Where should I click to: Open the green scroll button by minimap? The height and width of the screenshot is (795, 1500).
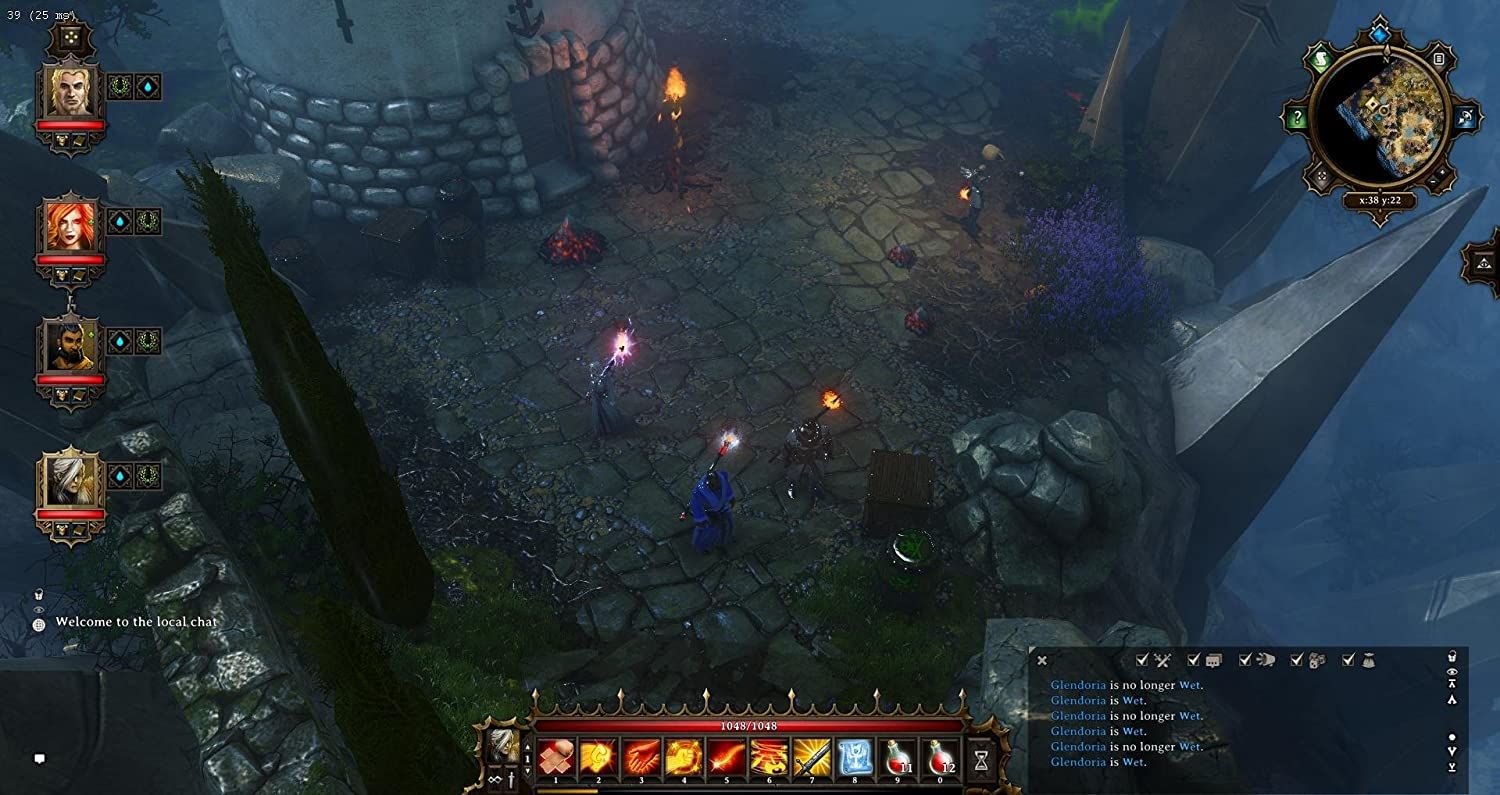[x=1322, y=60]
